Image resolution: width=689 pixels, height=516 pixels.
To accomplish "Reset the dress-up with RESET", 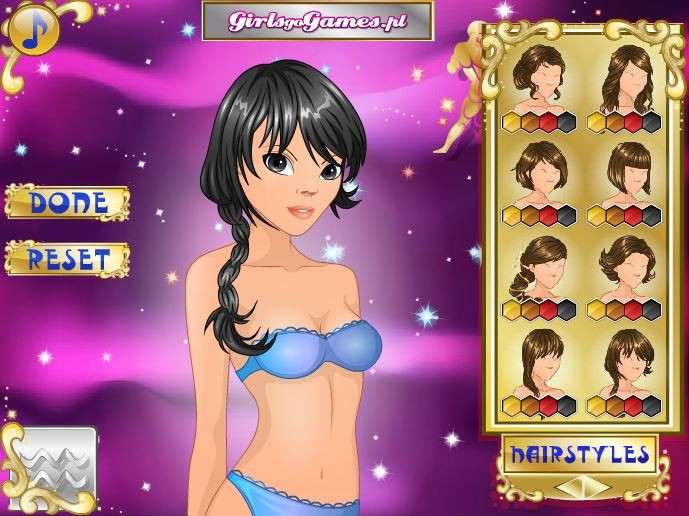I will coord(67,259).
